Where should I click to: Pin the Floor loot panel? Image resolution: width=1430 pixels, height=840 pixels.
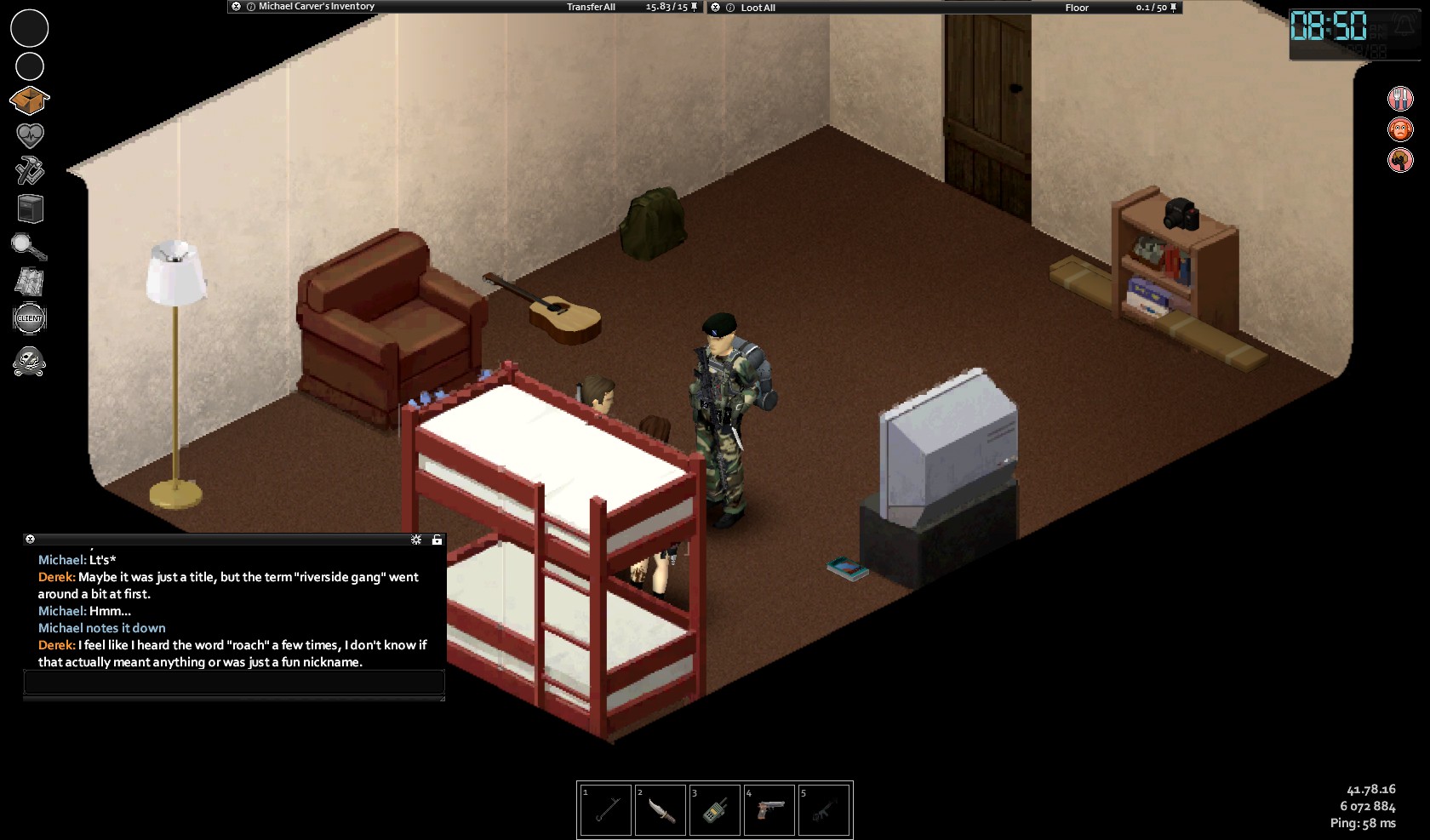[1174, 8]
